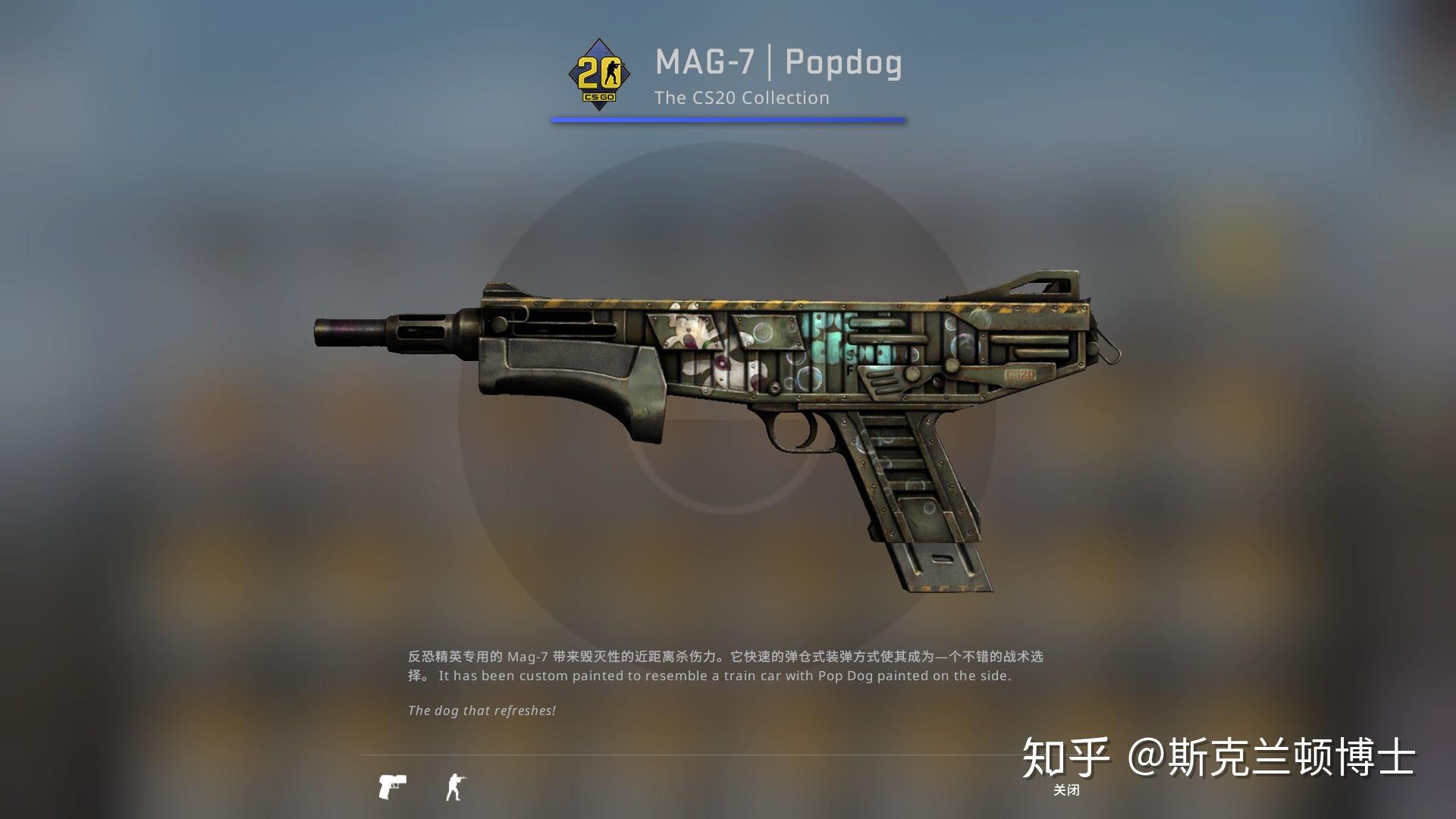The height and width of the screenshot is (819, 1456).
Task: Click The CS20 Collection label
Action: pyautogui.click(x=742, y=98)
